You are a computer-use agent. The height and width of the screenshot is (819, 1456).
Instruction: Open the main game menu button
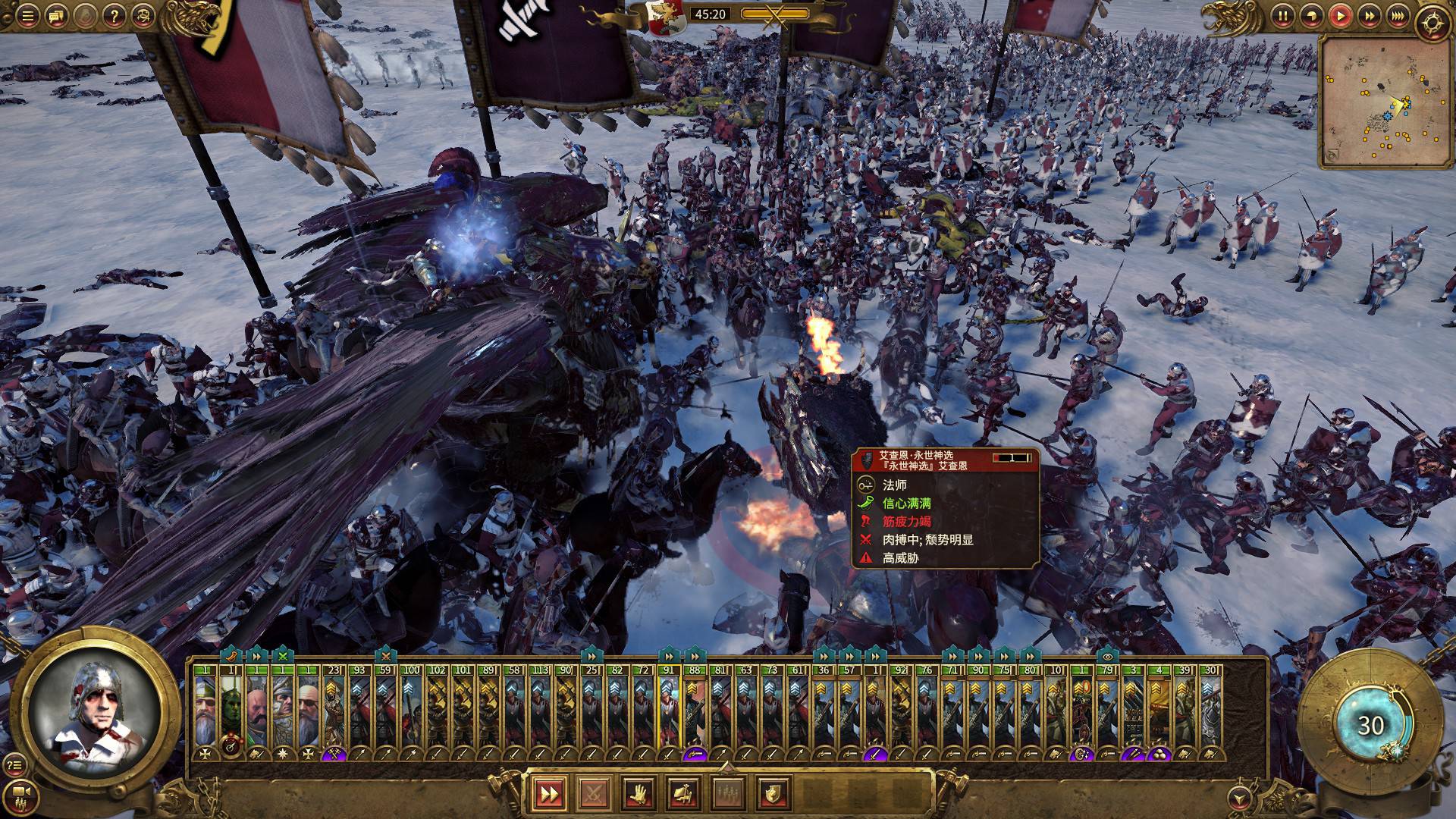(x=27, y=15)
